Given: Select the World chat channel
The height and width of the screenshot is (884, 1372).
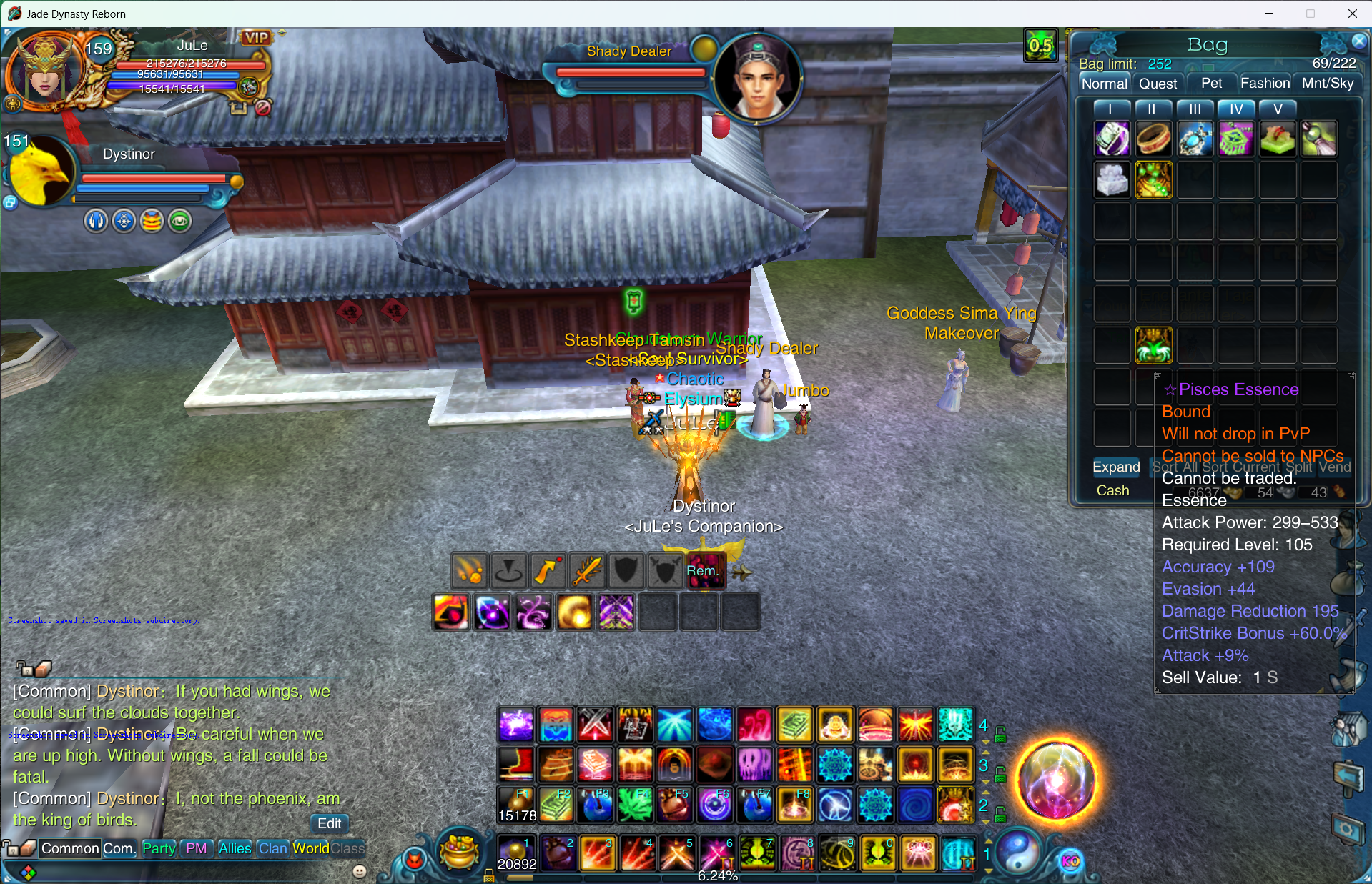Looking at the screenshot, I should [310, 848].
